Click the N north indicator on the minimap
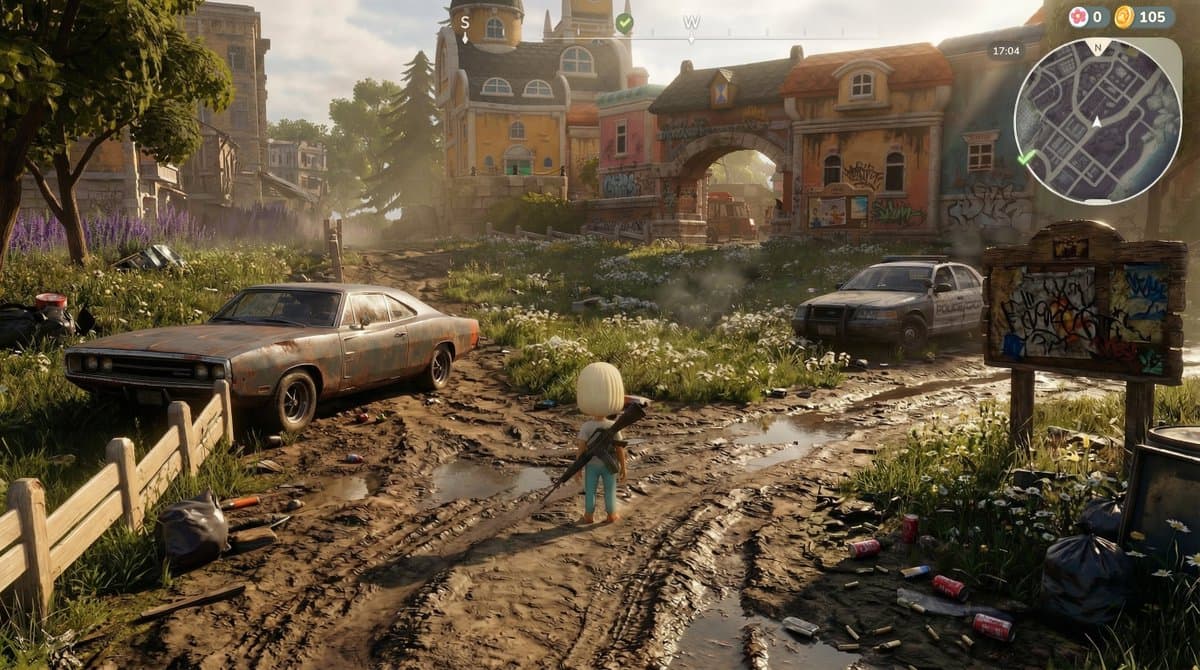This screenshot has width=1200, height=670. click(x=1097, y=46)
